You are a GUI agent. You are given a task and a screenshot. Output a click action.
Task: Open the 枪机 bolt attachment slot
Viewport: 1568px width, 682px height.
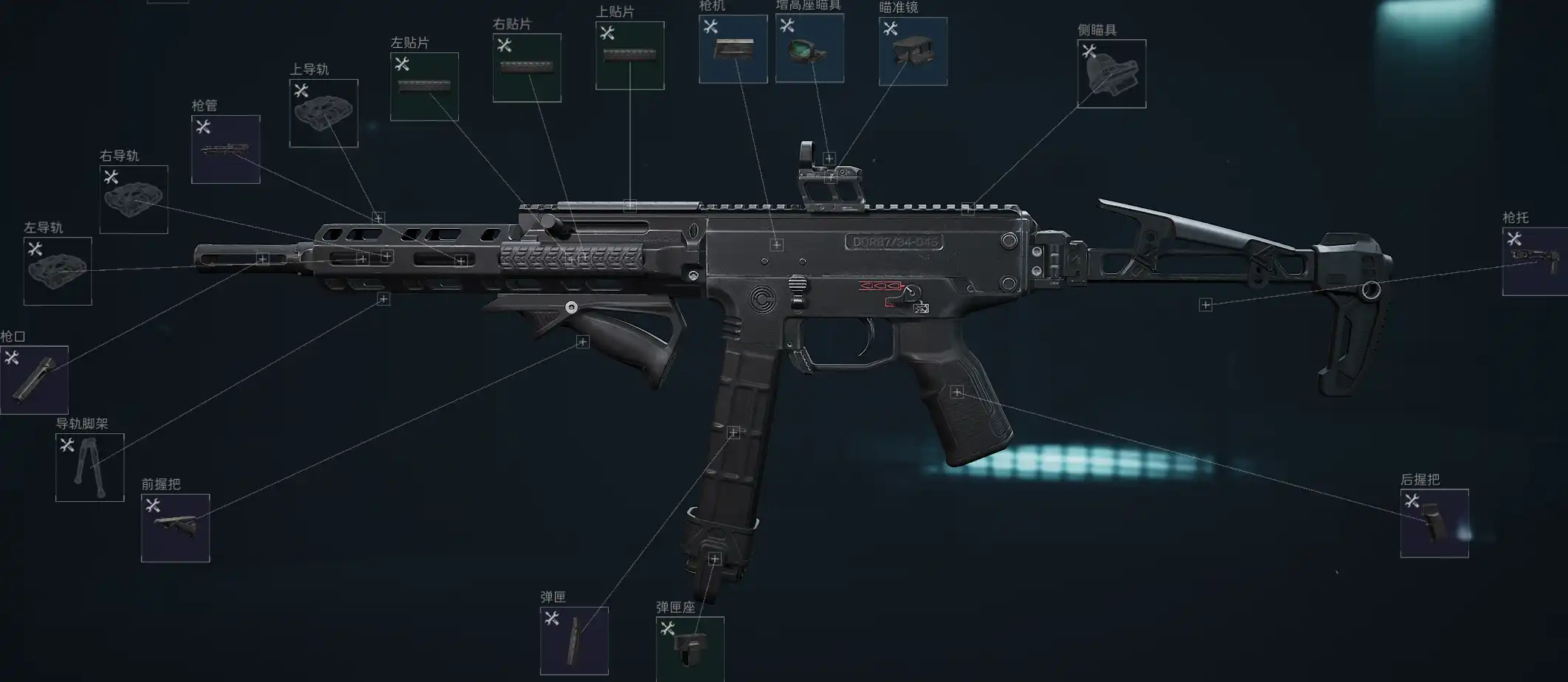733,49
